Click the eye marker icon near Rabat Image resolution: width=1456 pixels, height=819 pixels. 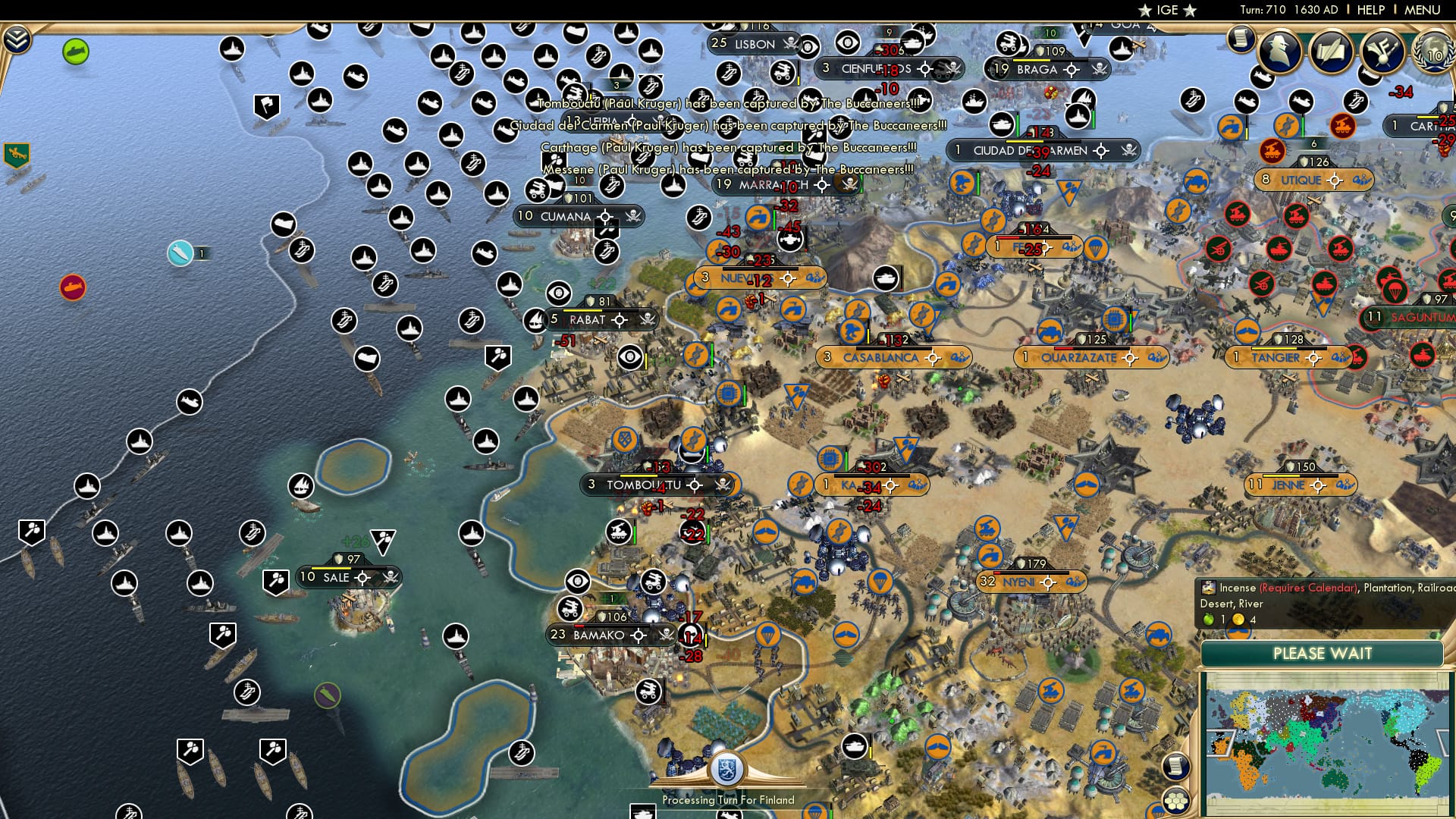point(630,355)
